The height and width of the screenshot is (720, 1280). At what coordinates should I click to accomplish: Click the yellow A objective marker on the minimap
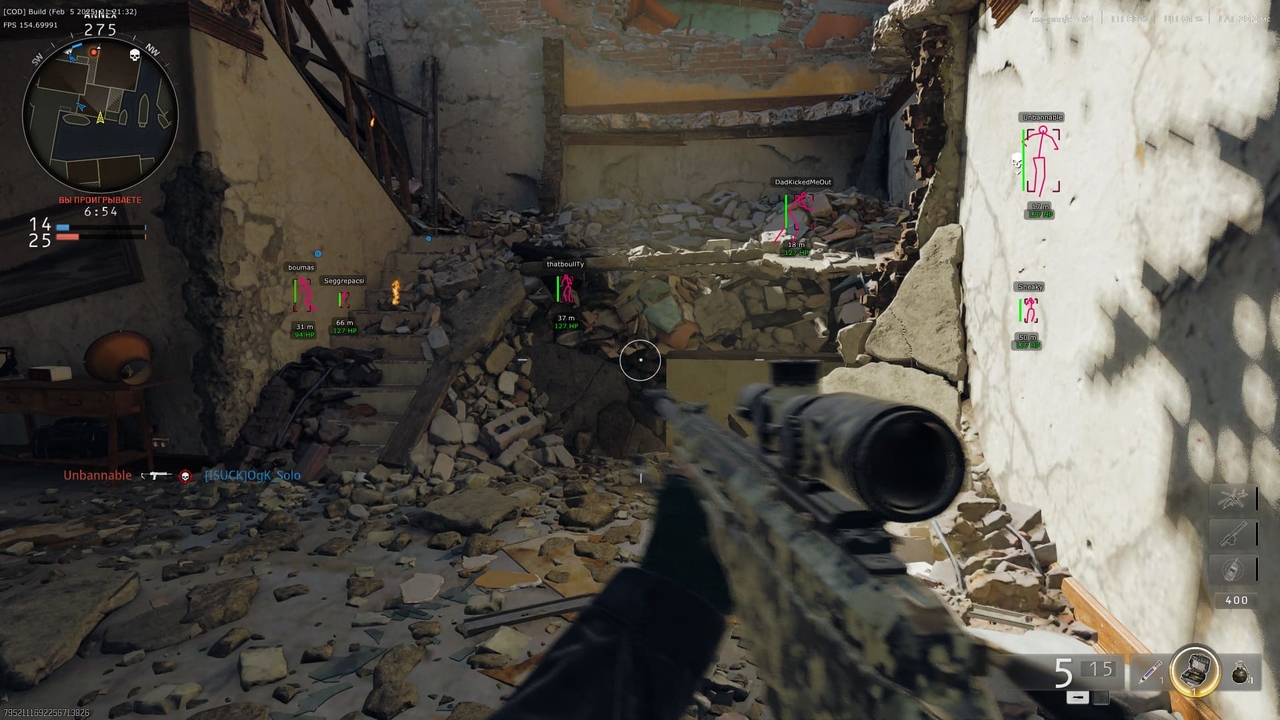pos(99,115)
